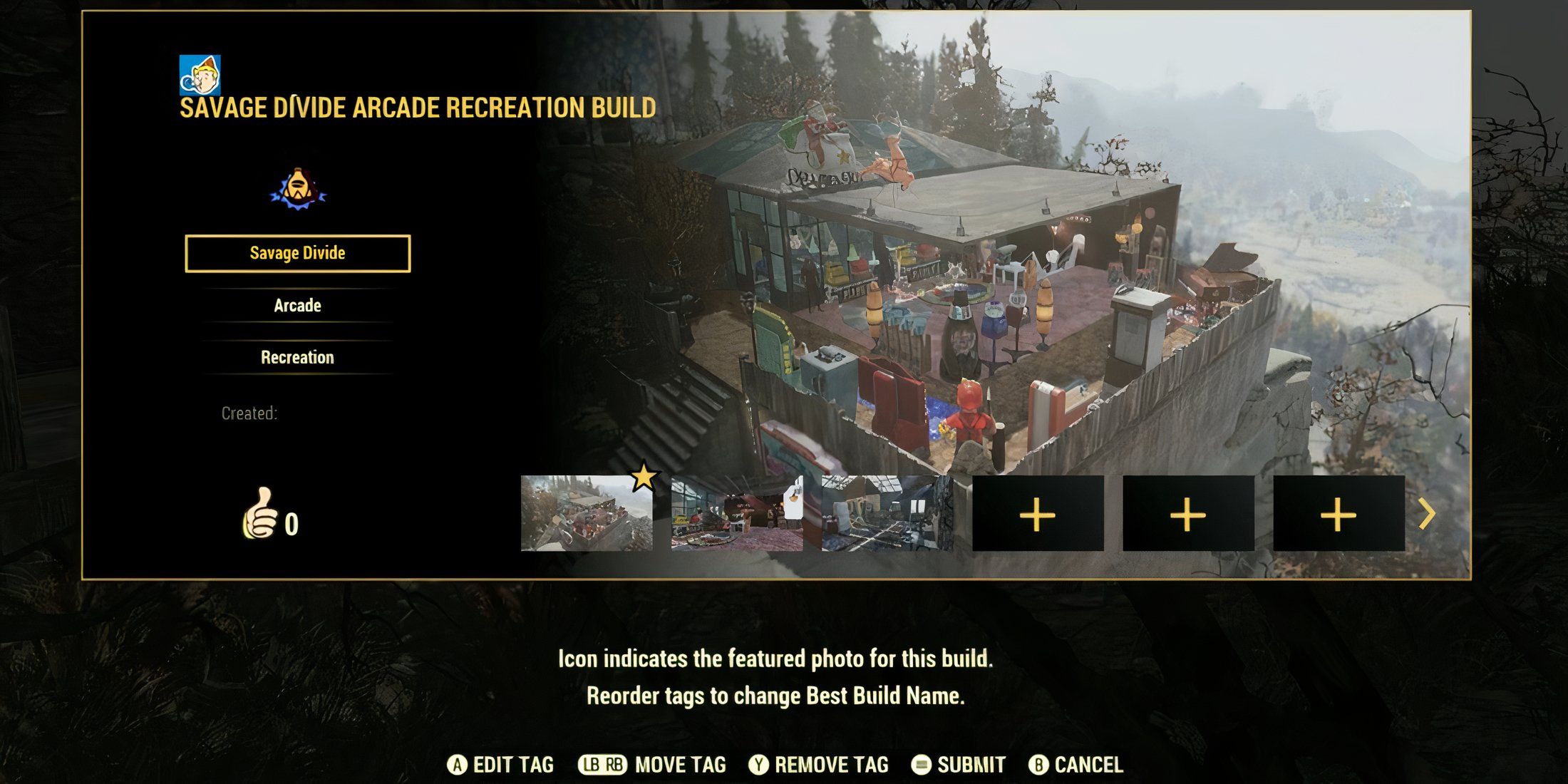Activate the Move Tag option
The height and width of the screenshot is (784, 1568).
(x=652, y=765)
